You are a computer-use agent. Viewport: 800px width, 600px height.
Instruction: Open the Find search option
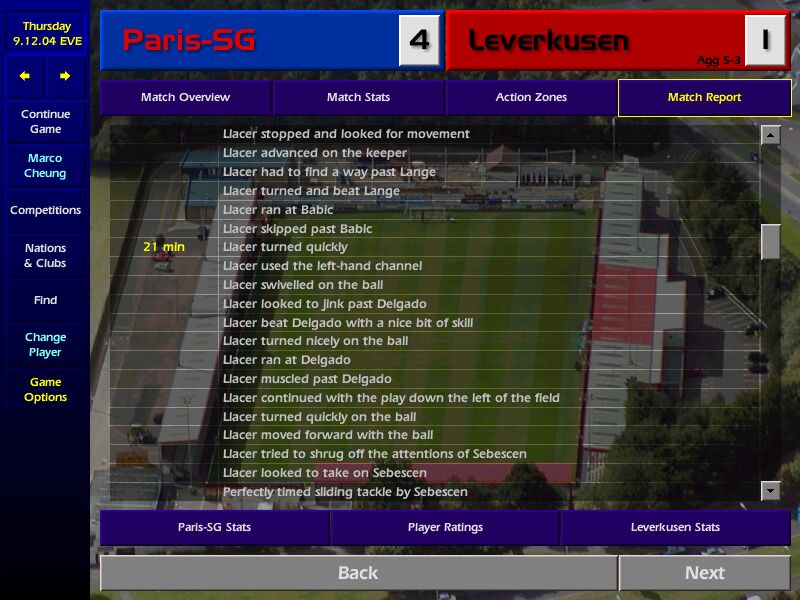click(45, 300)
